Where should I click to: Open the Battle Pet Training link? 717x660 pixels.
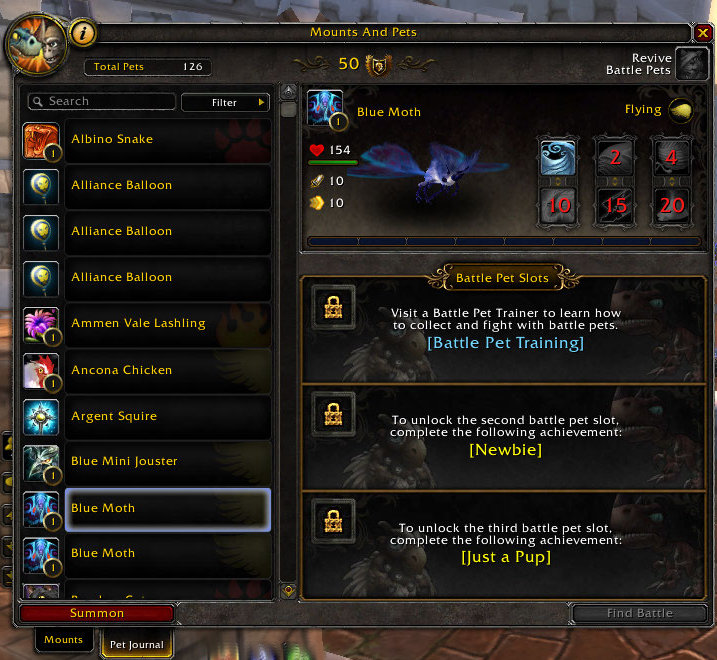[x=505, y=343]
